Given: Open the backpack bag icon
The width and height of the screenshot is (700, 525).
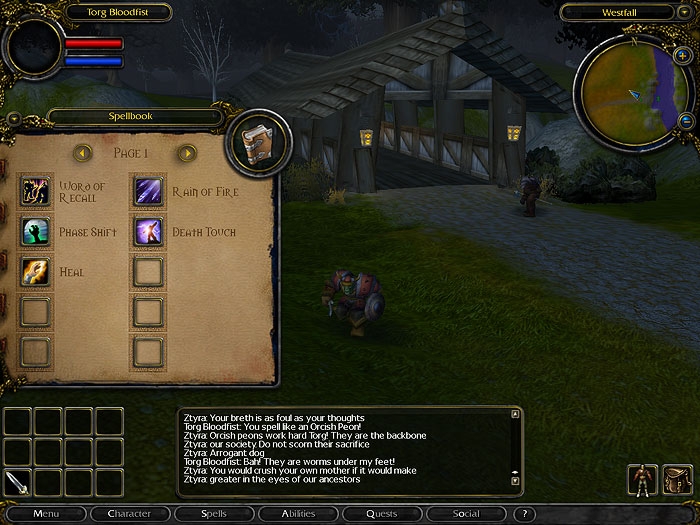Looking at the screenshot, I should (677, 480).
